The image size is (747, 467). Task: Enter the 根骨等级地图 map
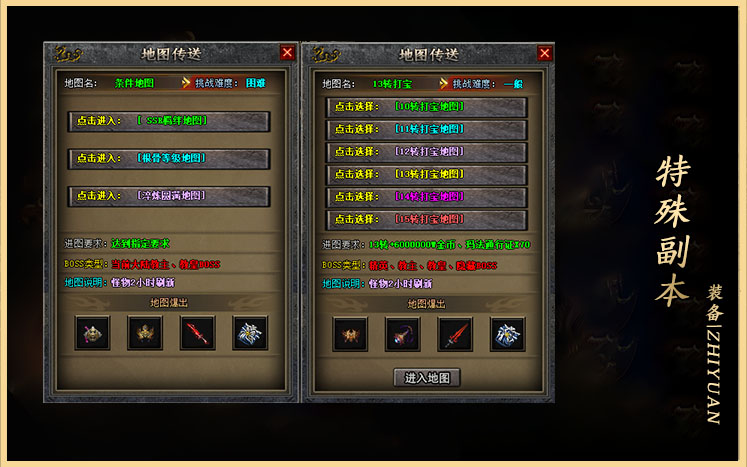point(169,158)
